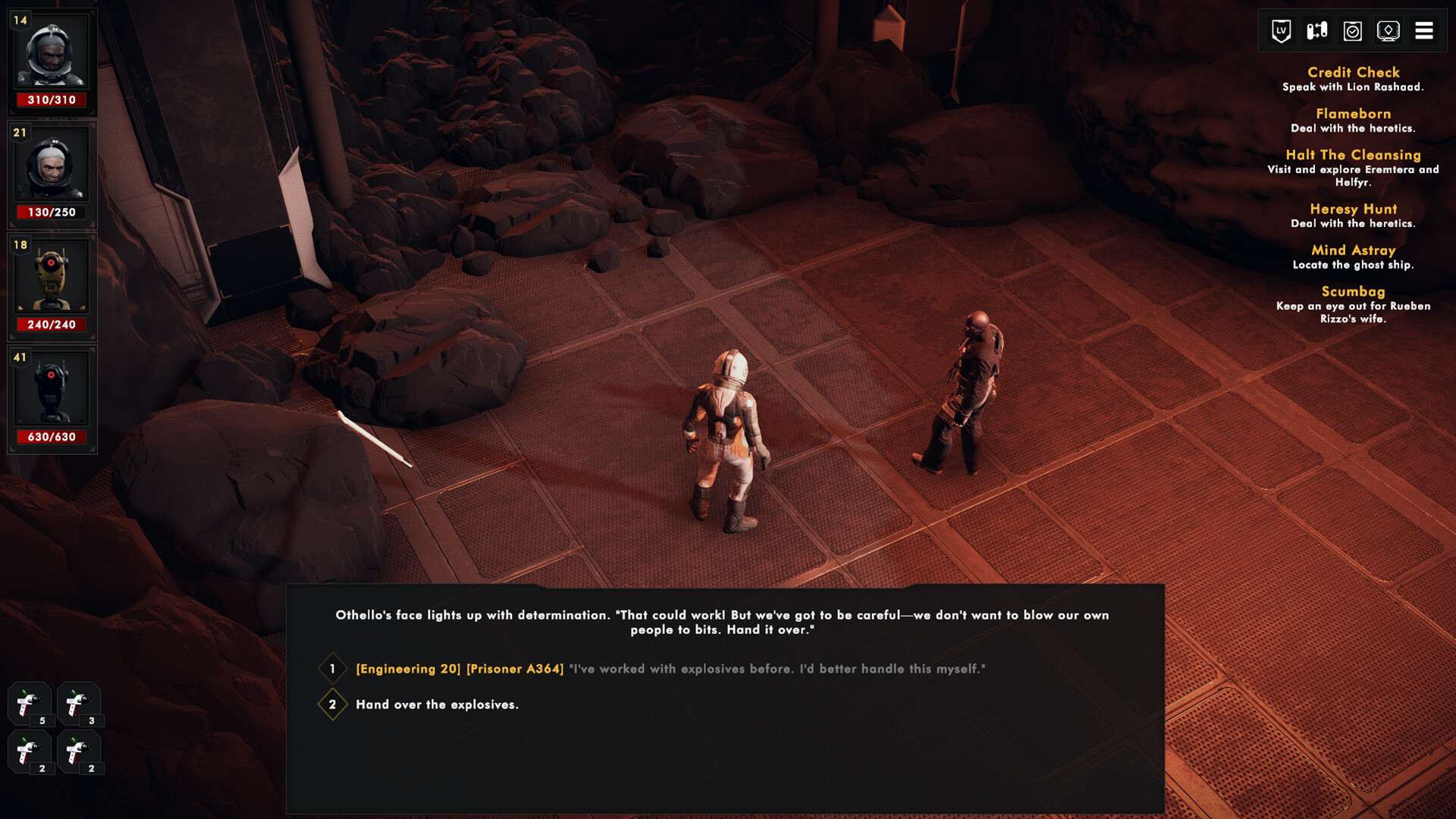Select the Halt The Cleansing quest
Viewport: 1456px width, 819px height.
1353,155
